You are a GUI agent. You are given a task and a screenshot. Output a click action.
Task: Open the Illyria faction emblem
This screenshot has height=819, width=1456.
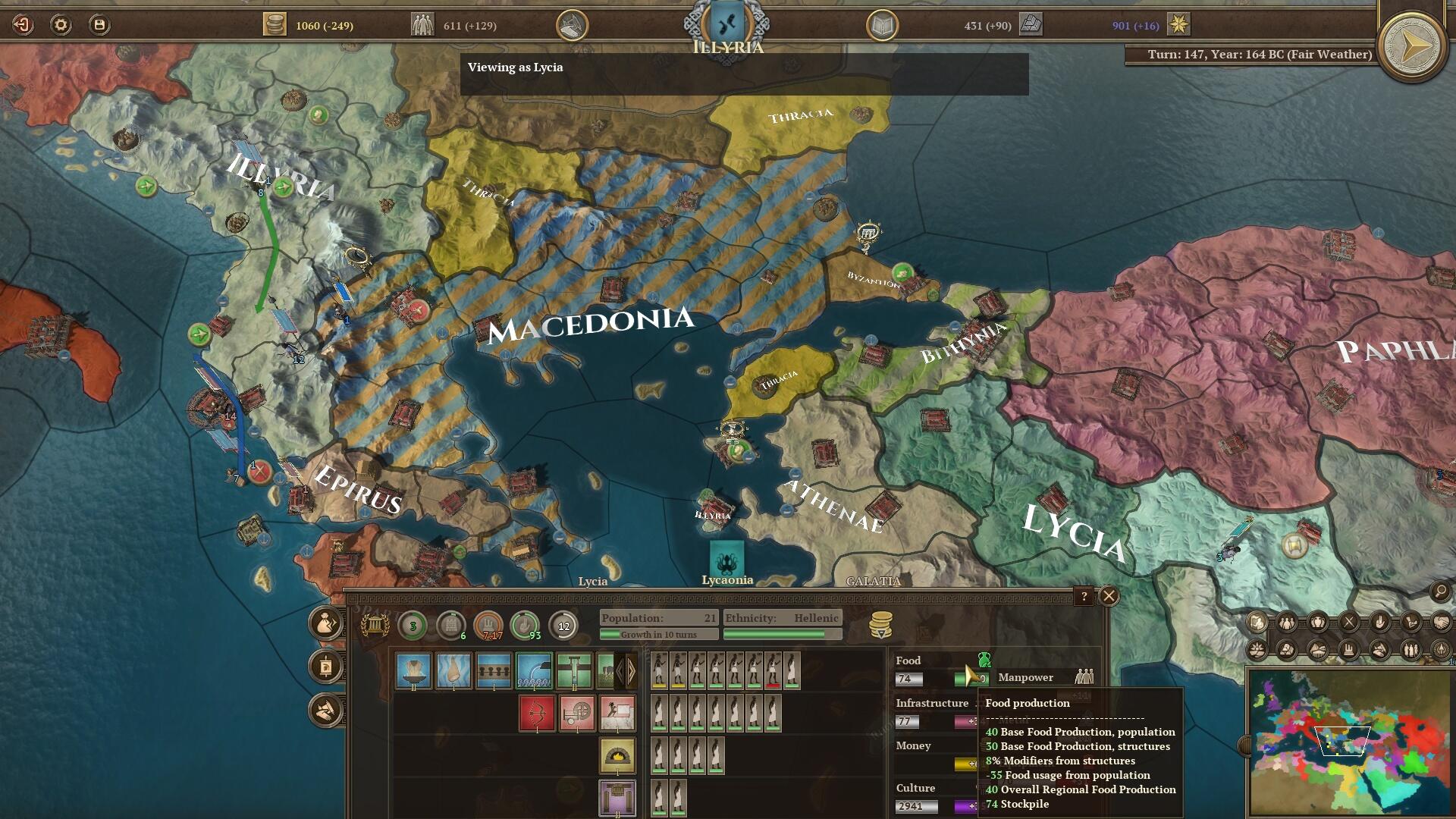click(x=726, y=24)
